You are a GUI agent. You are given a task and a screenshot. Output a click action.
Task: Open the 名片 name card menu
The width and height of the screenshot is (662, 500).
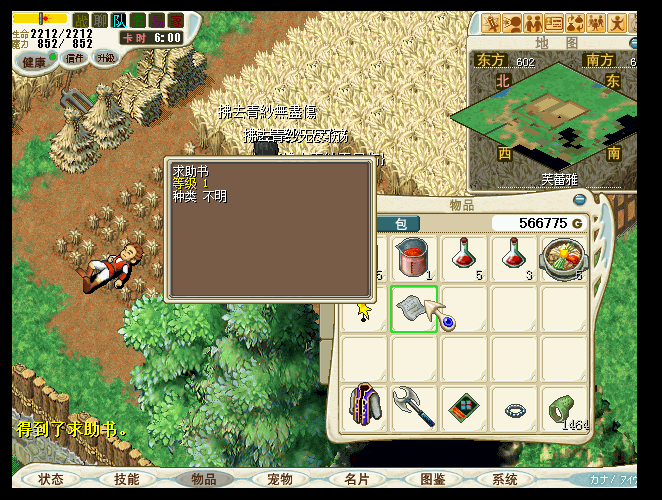click(x=355, y=479)
